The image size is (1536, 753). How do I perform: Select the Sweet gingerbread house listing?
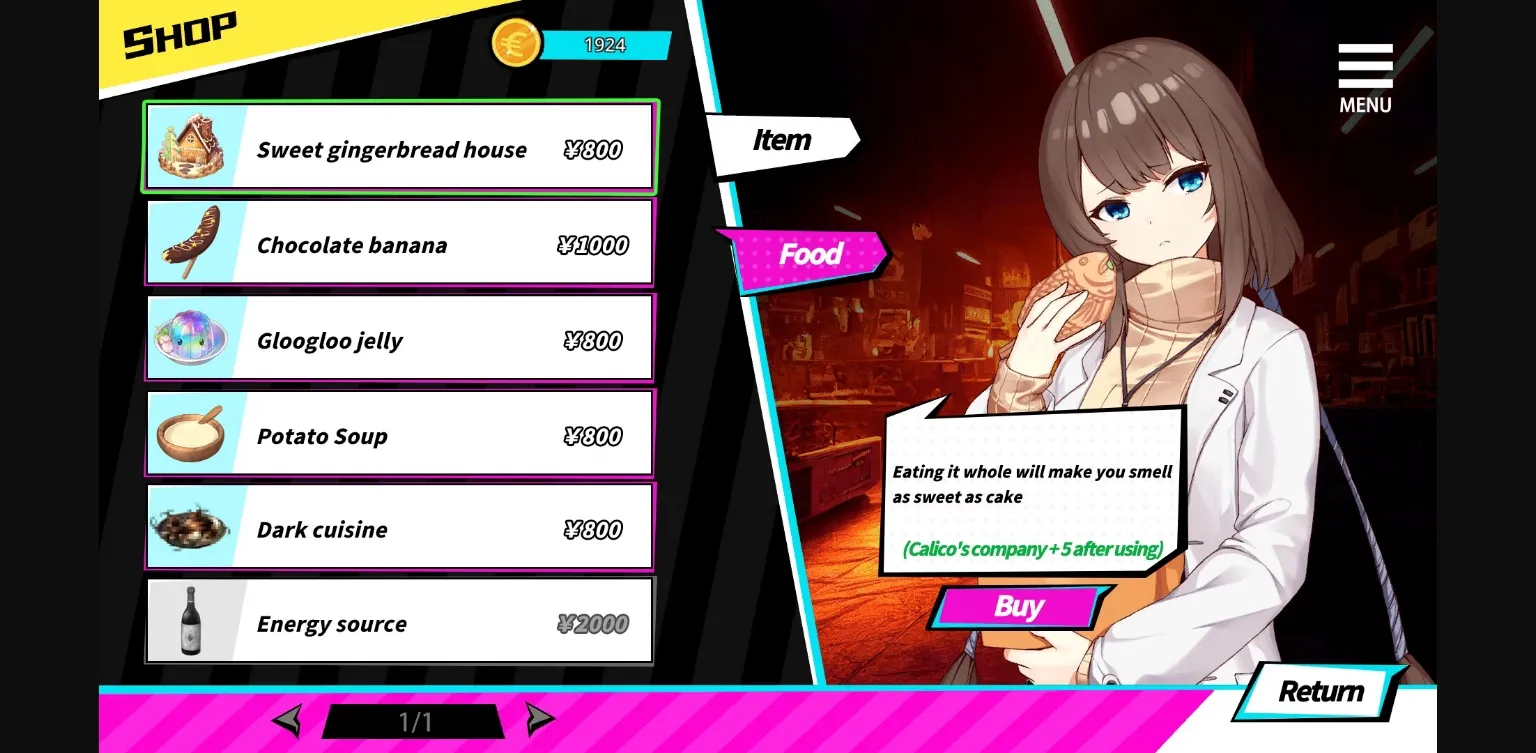[x=400, y=148]
